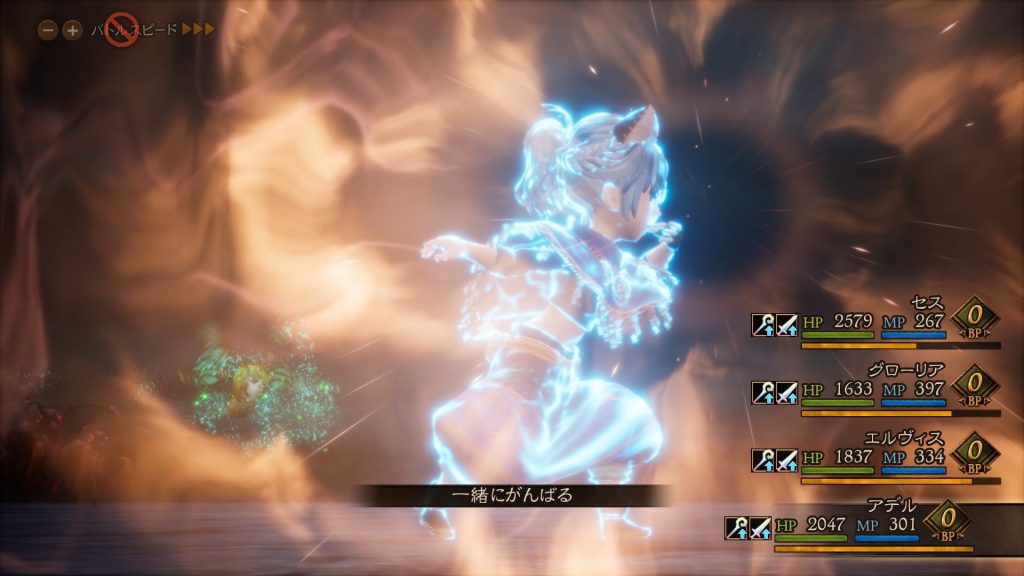Image resolution: width=1024 pixels, height=576 pixels.
Task: Inspect エルヴィス's staff magic-up buff icon
Action: 764,459
